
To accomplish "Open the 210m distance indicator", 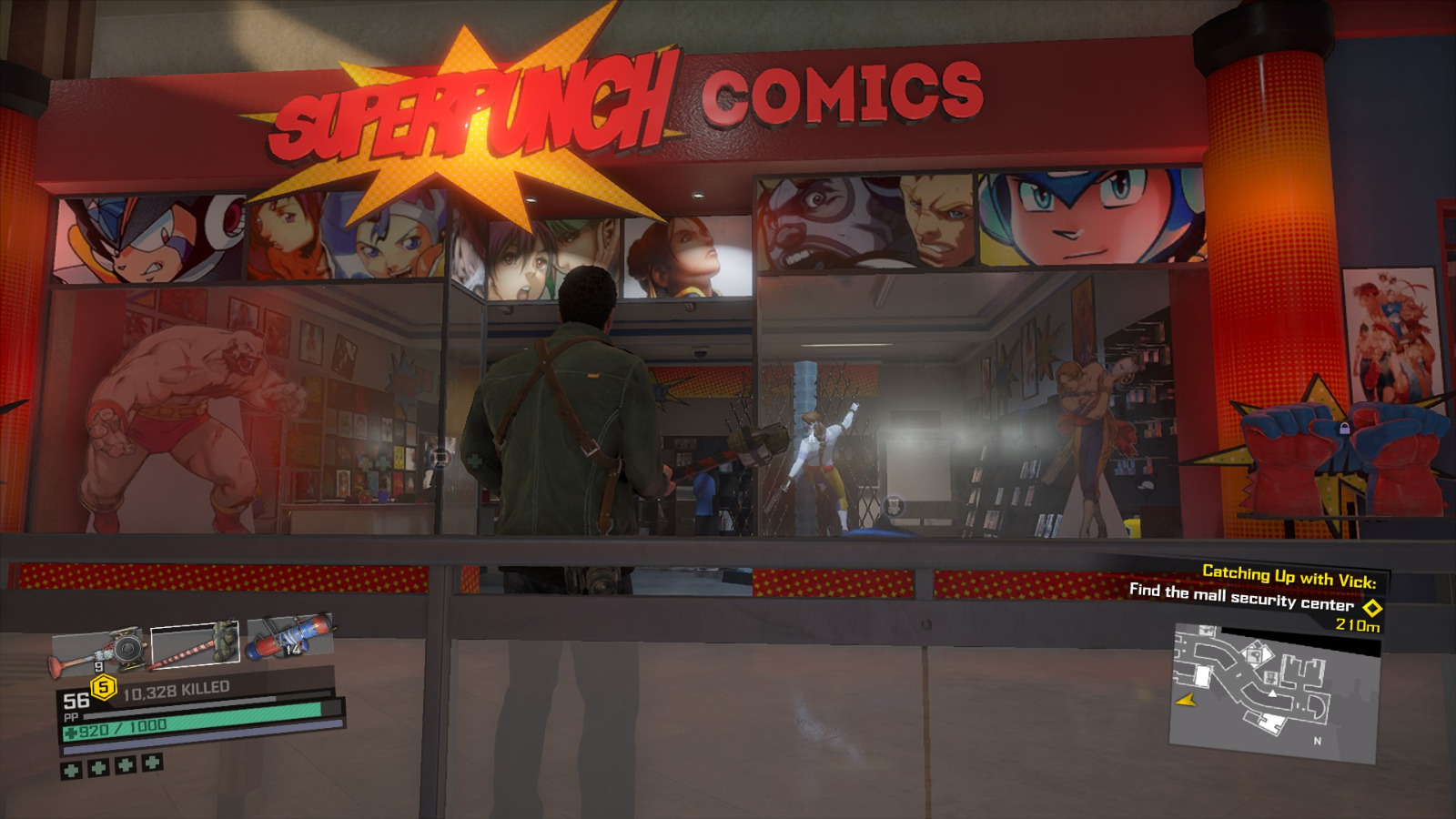I will pyautogui.click(x=1359, y=626).
